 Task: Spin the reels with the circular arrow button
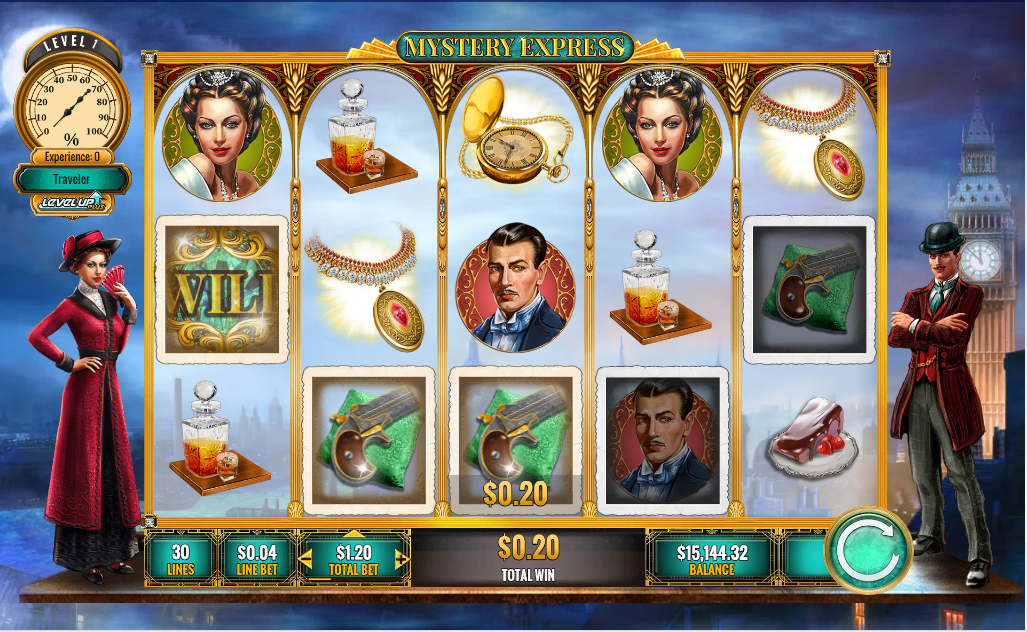pos(867,551)
